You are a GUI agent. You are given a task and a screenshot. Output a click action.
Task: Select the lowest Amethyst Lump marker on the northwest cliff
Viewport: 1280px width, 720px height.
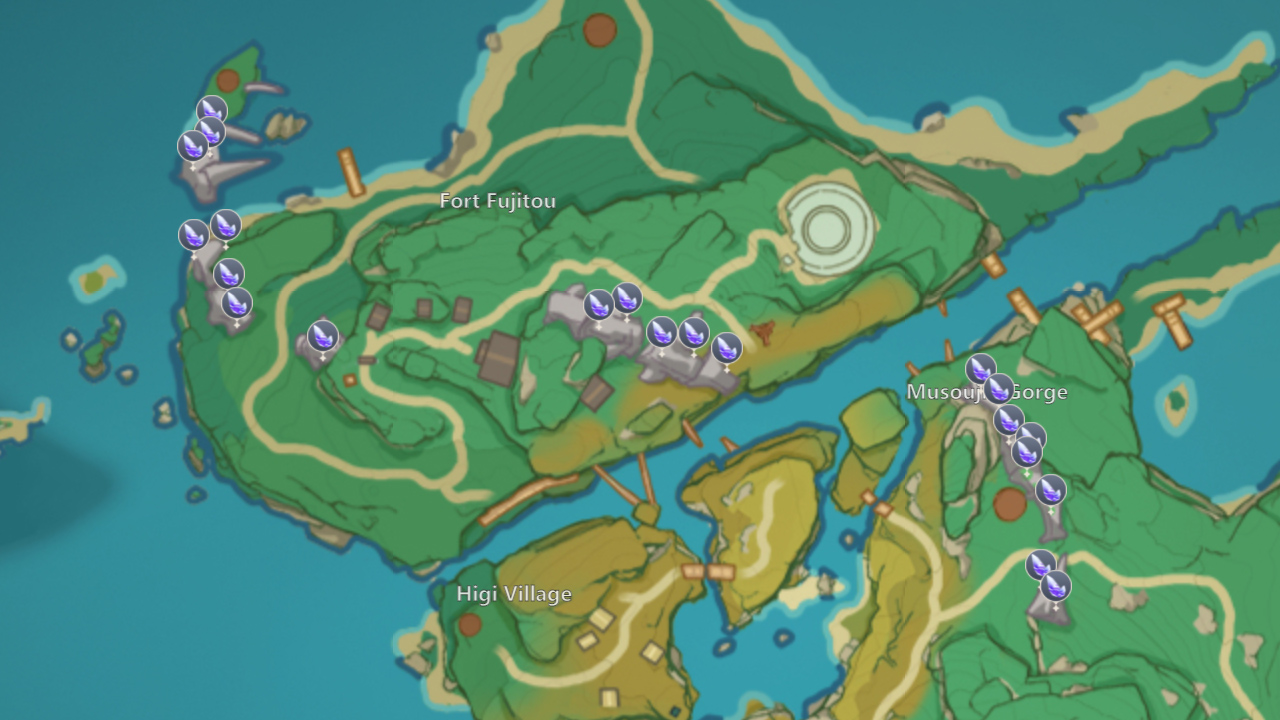pyautogui.click(x=192, y=149)
